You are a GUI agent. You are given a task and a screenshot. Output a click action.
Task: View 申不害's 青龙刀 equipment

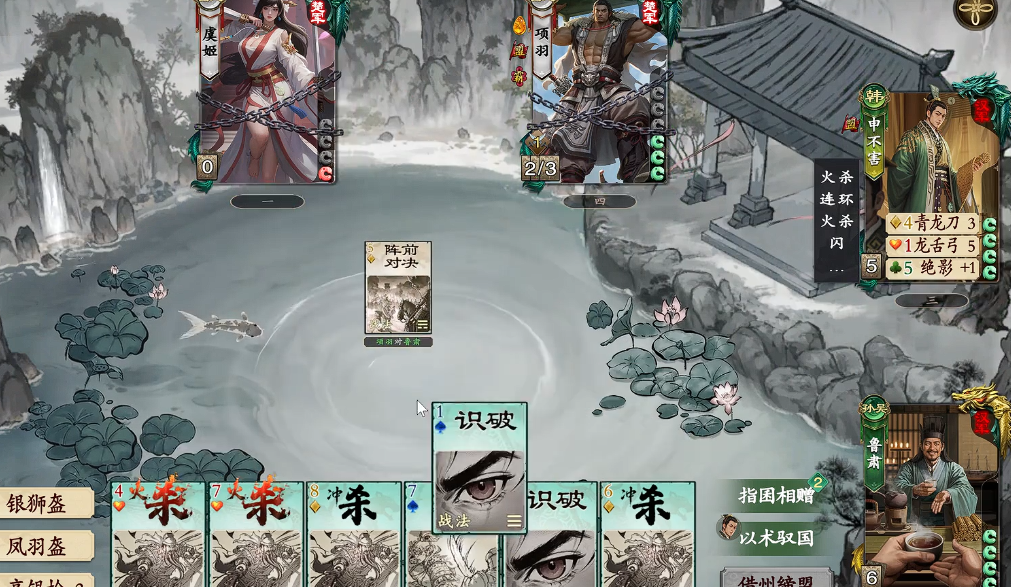click(932, 223)
